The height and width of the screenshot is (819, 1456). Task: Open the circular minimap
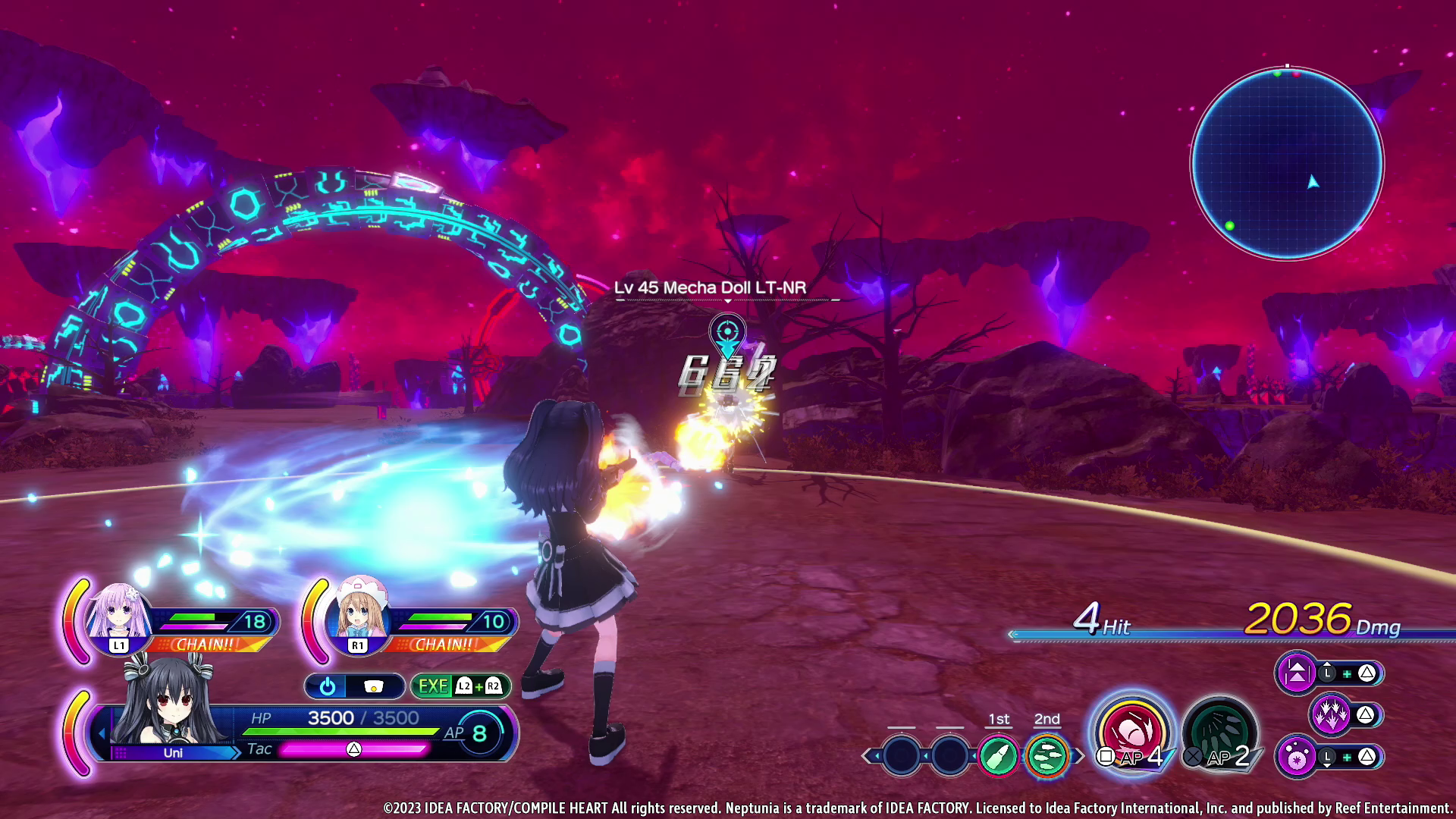pos(1286,163)
